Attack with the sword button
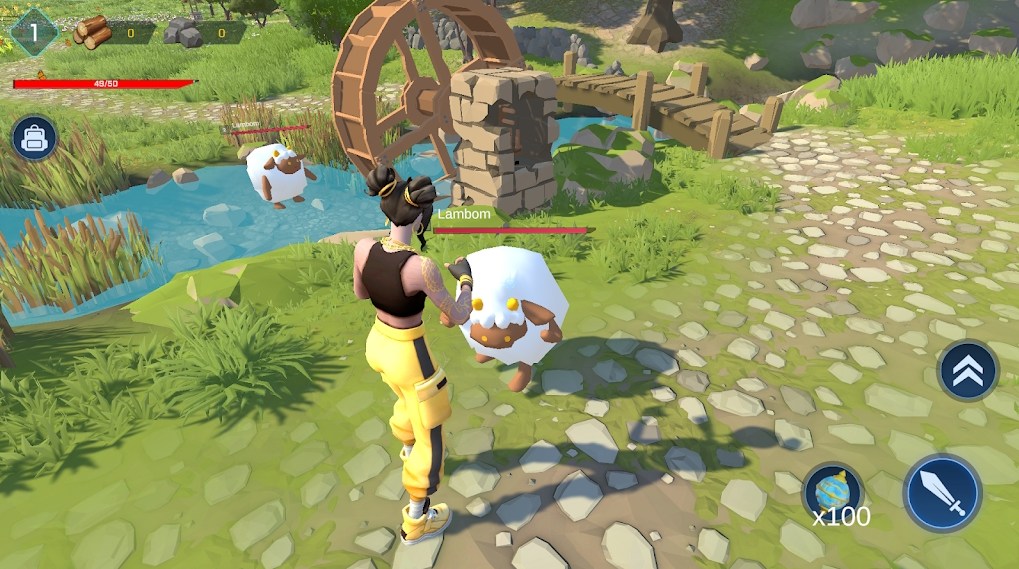This screenshot has width=1019, height=569. click(x=942, y=493)
